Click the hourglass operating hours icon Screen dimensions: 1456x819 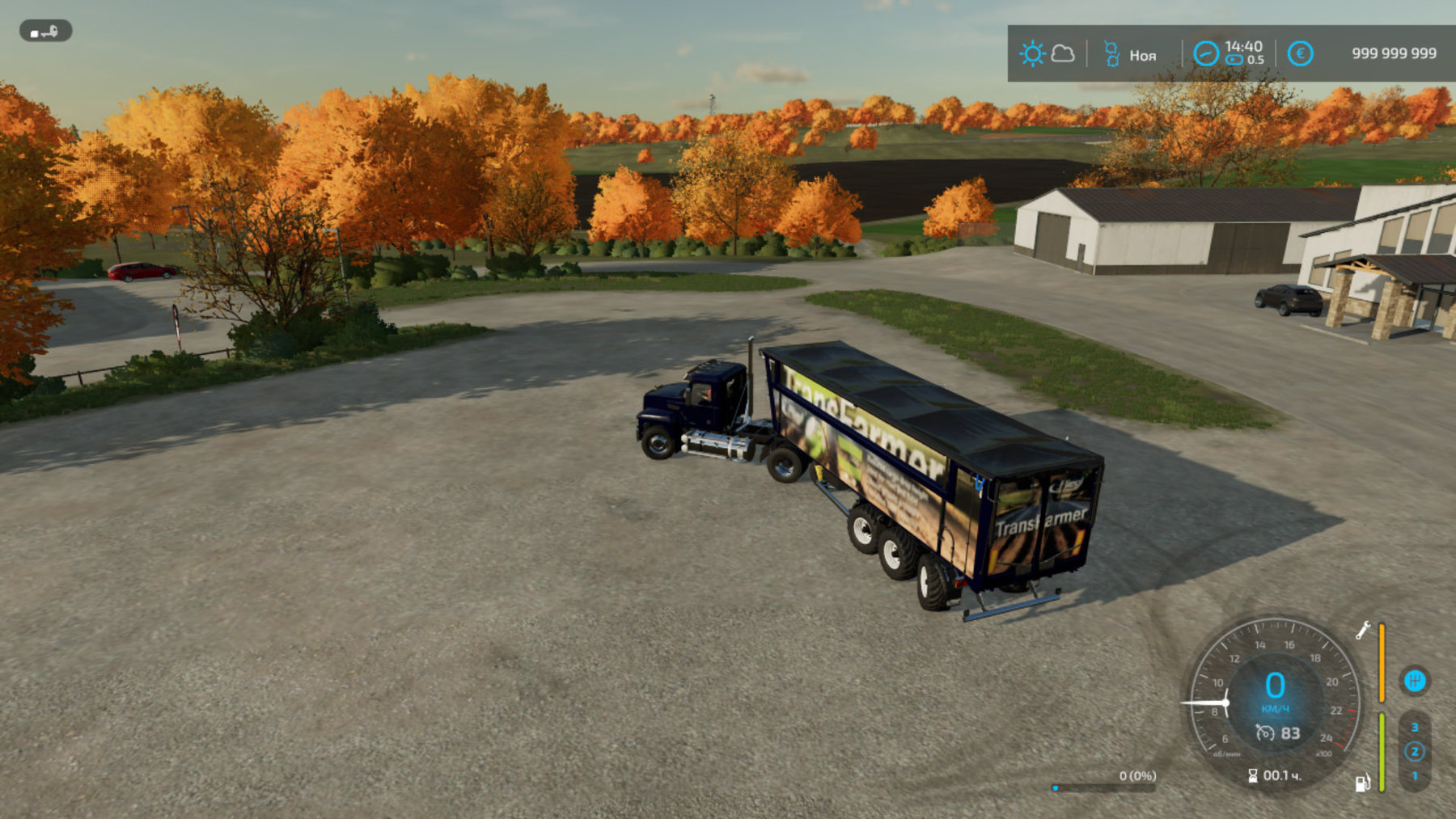[x=1252, y=775]
